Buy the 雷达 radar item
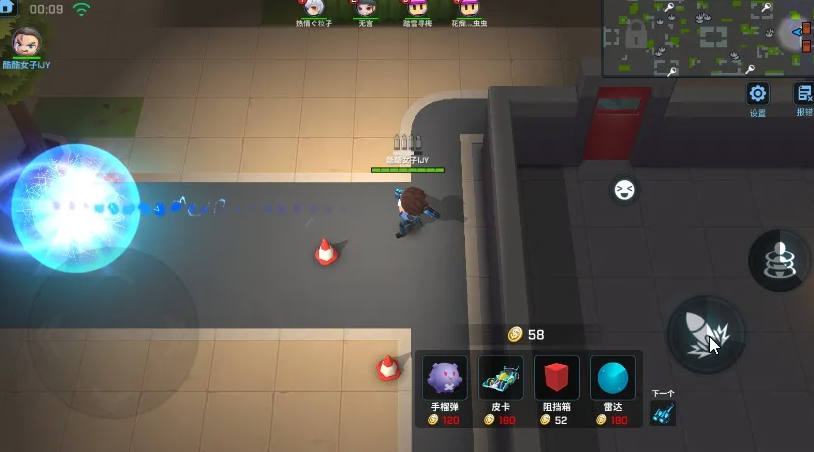This screenshot has height=452, width=814. (x=612, y=385)
